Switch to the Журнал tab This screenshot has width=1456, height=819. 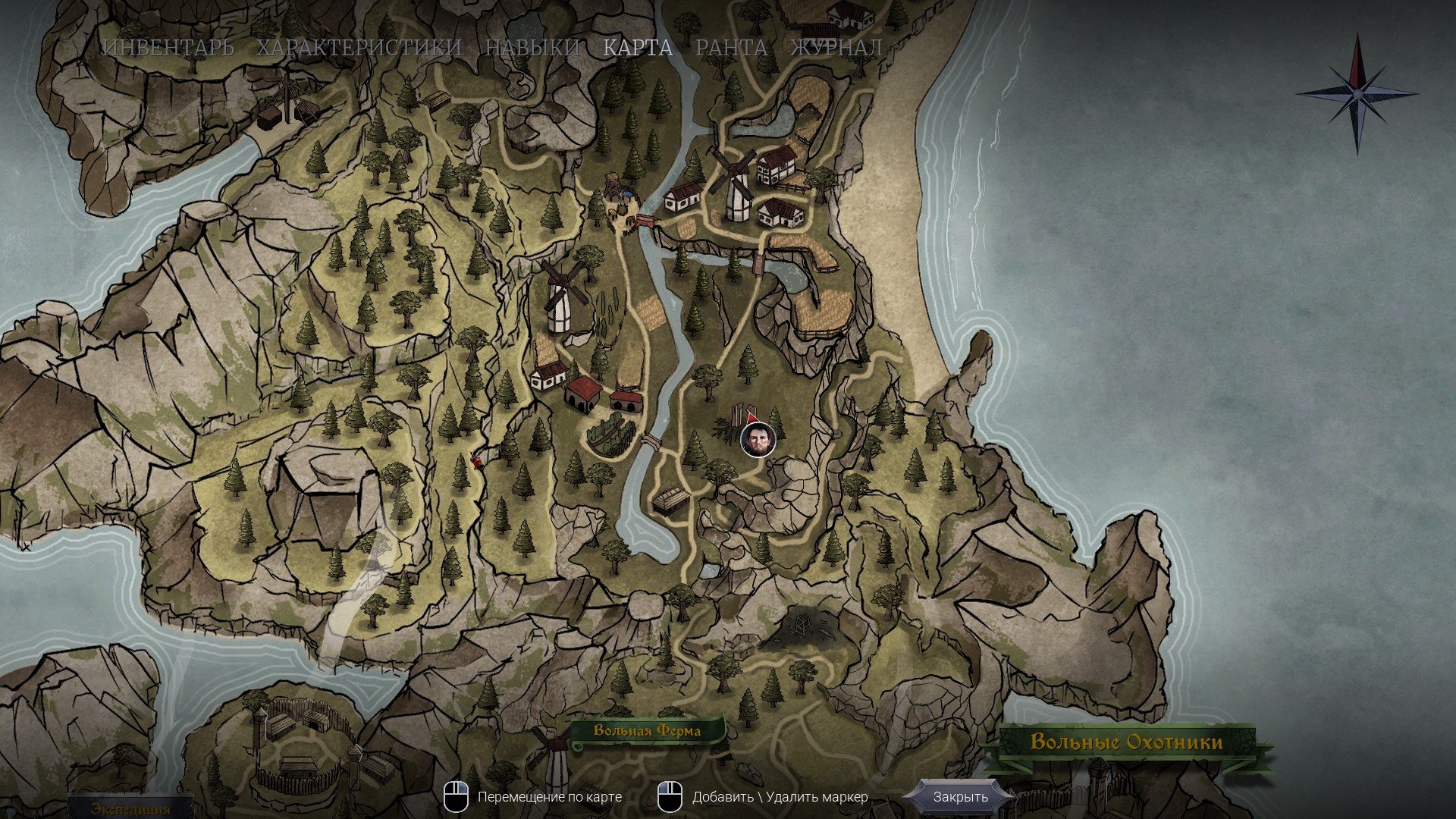point(836,48)
